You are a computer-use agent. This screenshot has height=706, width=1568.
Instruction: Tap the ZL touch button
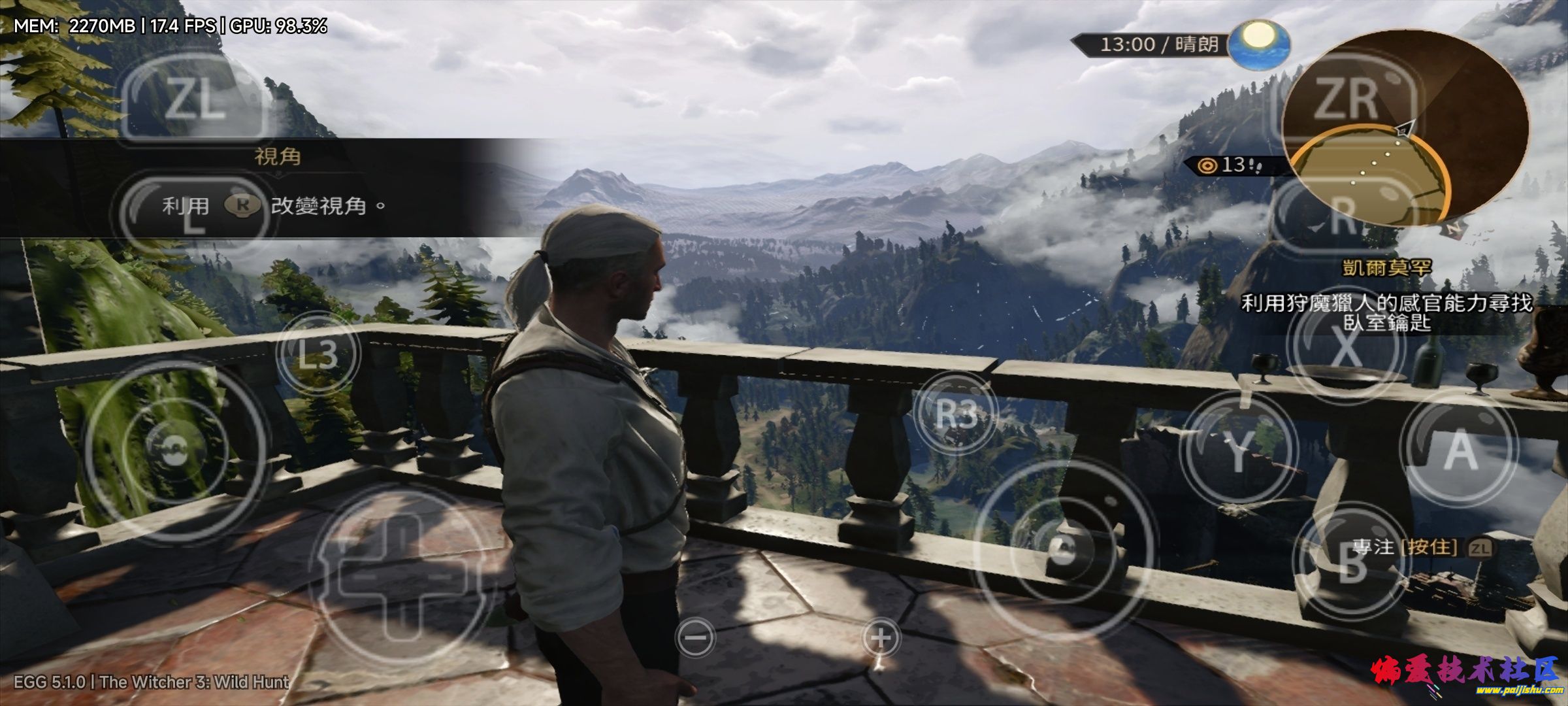tap(194, 100)
